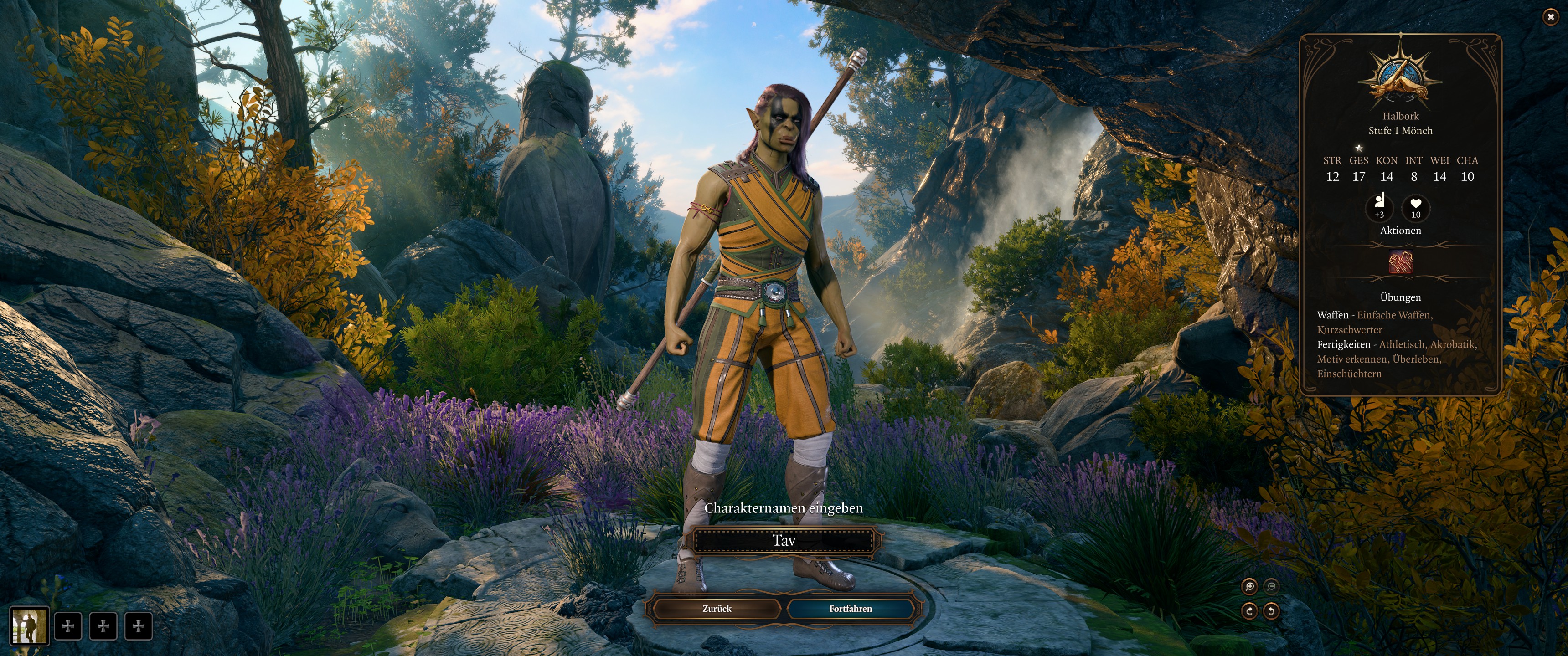Rotate character with the counterclockwise arrow button

pos(1271,610)
